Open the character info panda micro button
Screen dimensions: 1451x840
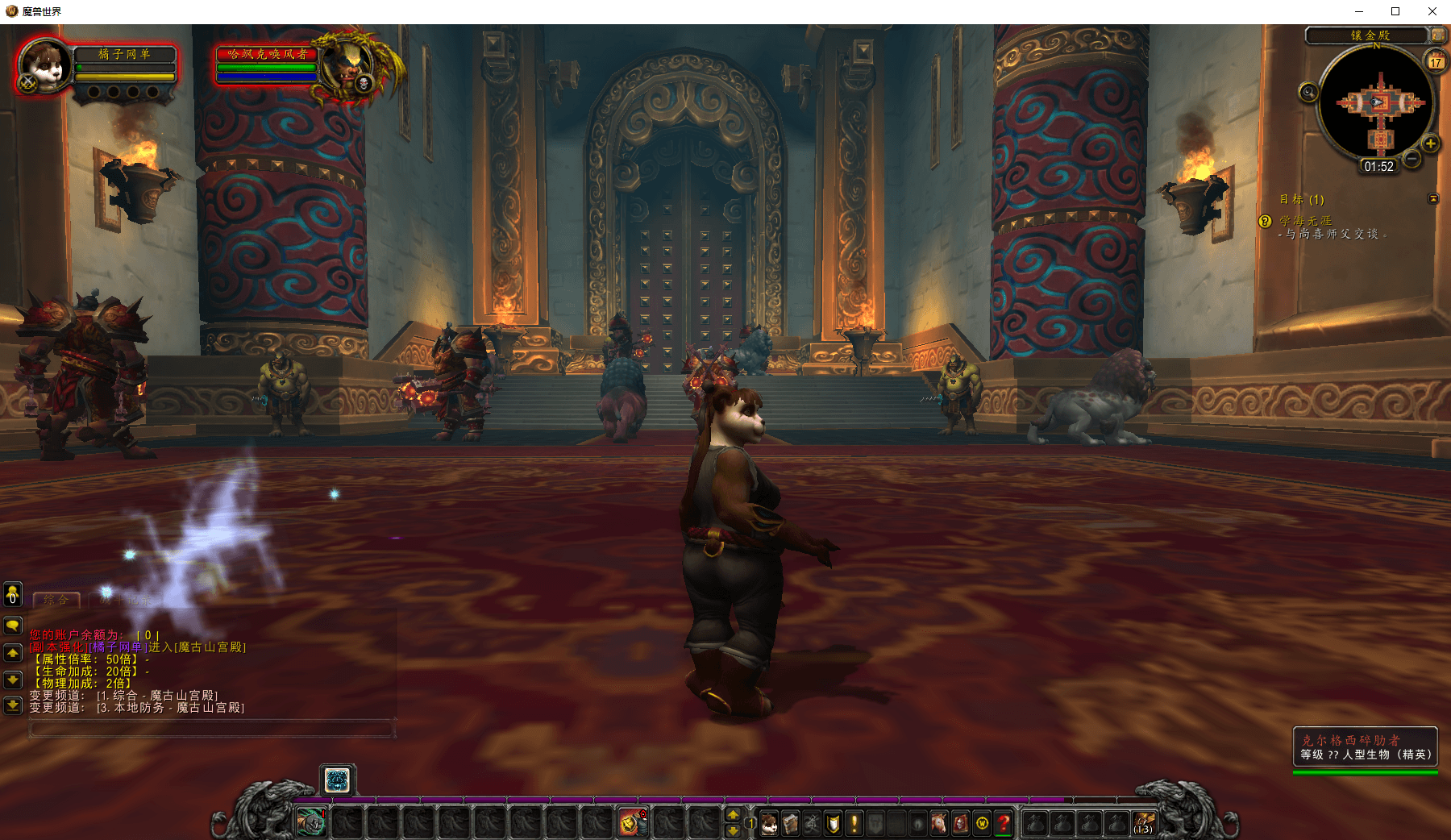coord(769,823)
